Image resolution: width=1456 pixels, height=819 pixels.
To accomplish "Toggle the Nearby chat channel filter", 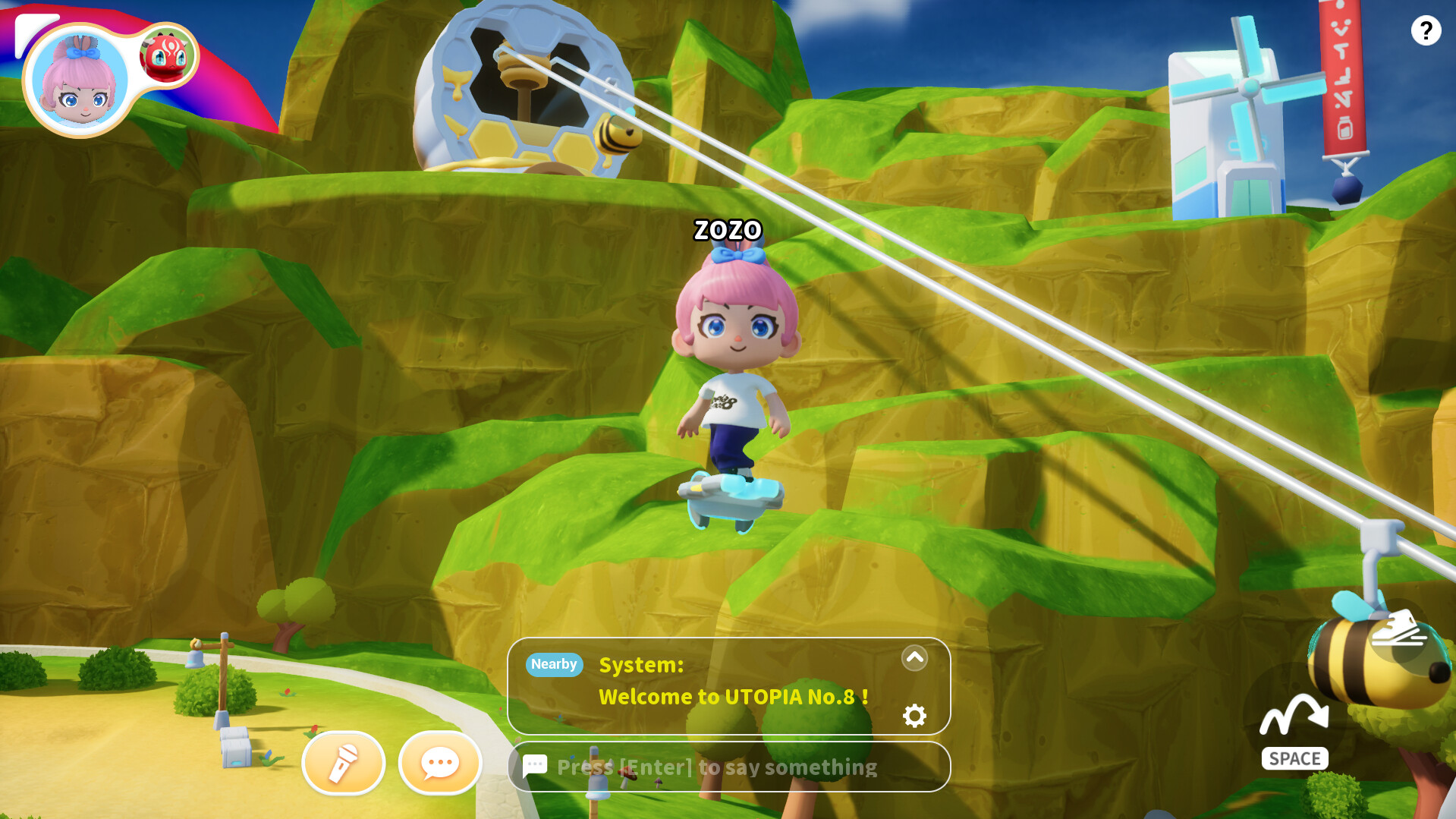I will [x=553, y=664].
